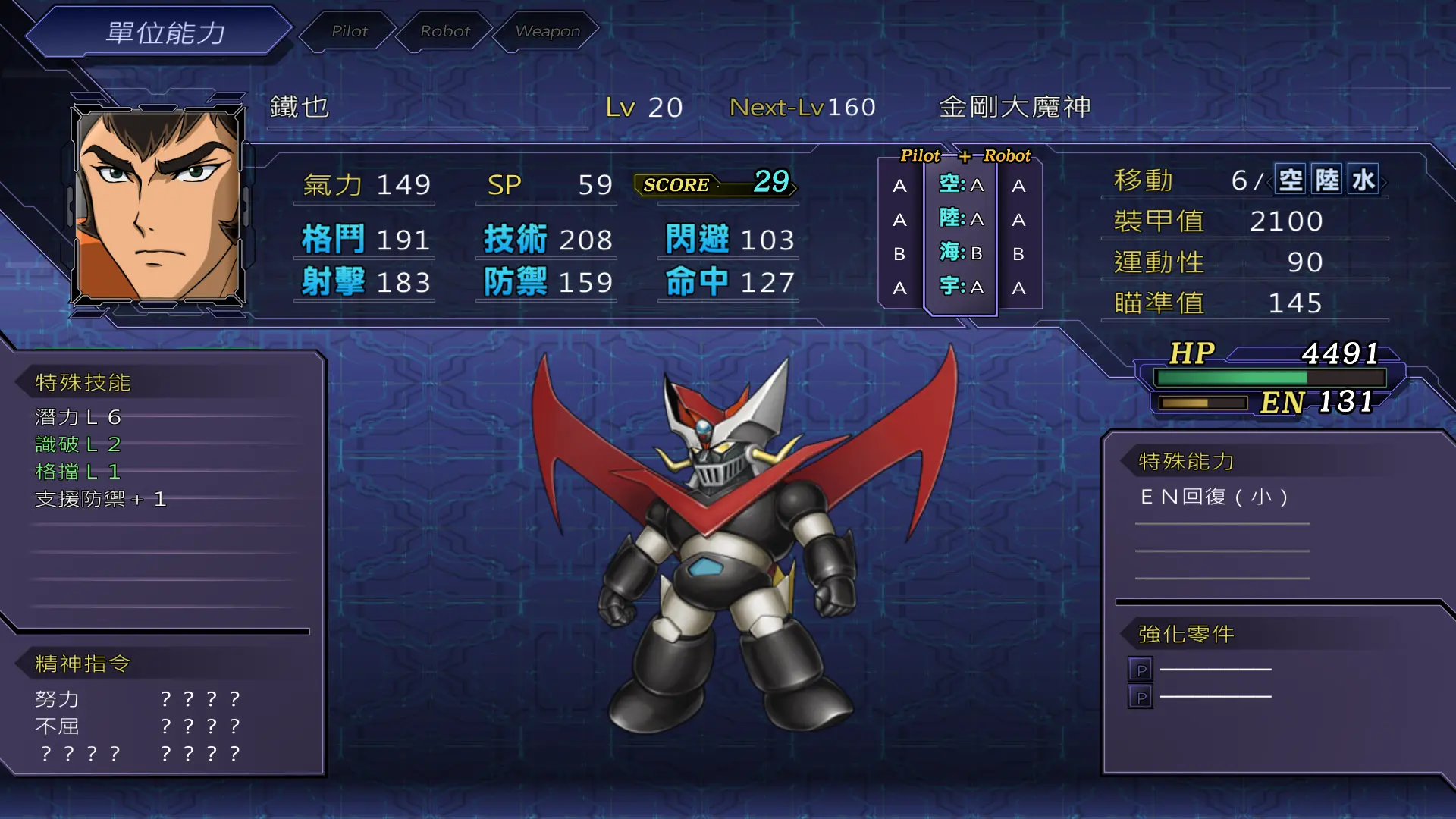Image resolution: width=1456 pixels, height=819 pixels.
Task: Pick the 支援防禦 +1 skill
Action: (x=100, y=499)
